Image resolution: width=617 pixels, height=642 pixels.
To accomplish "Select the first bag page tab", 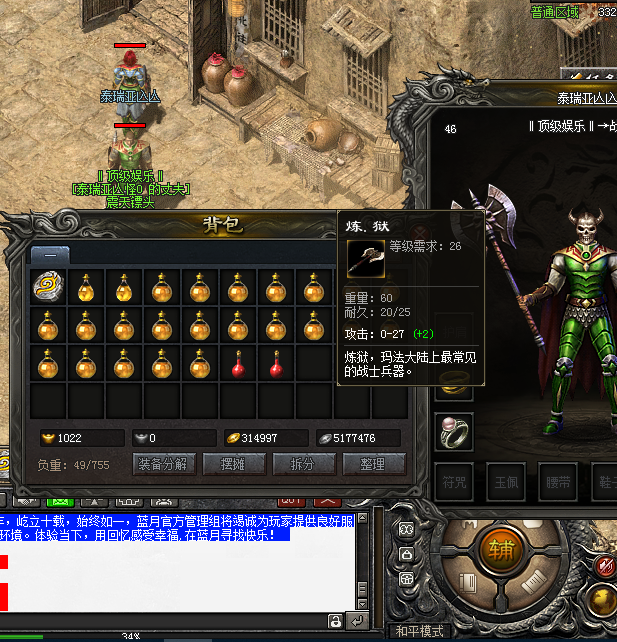I will 50,254.
